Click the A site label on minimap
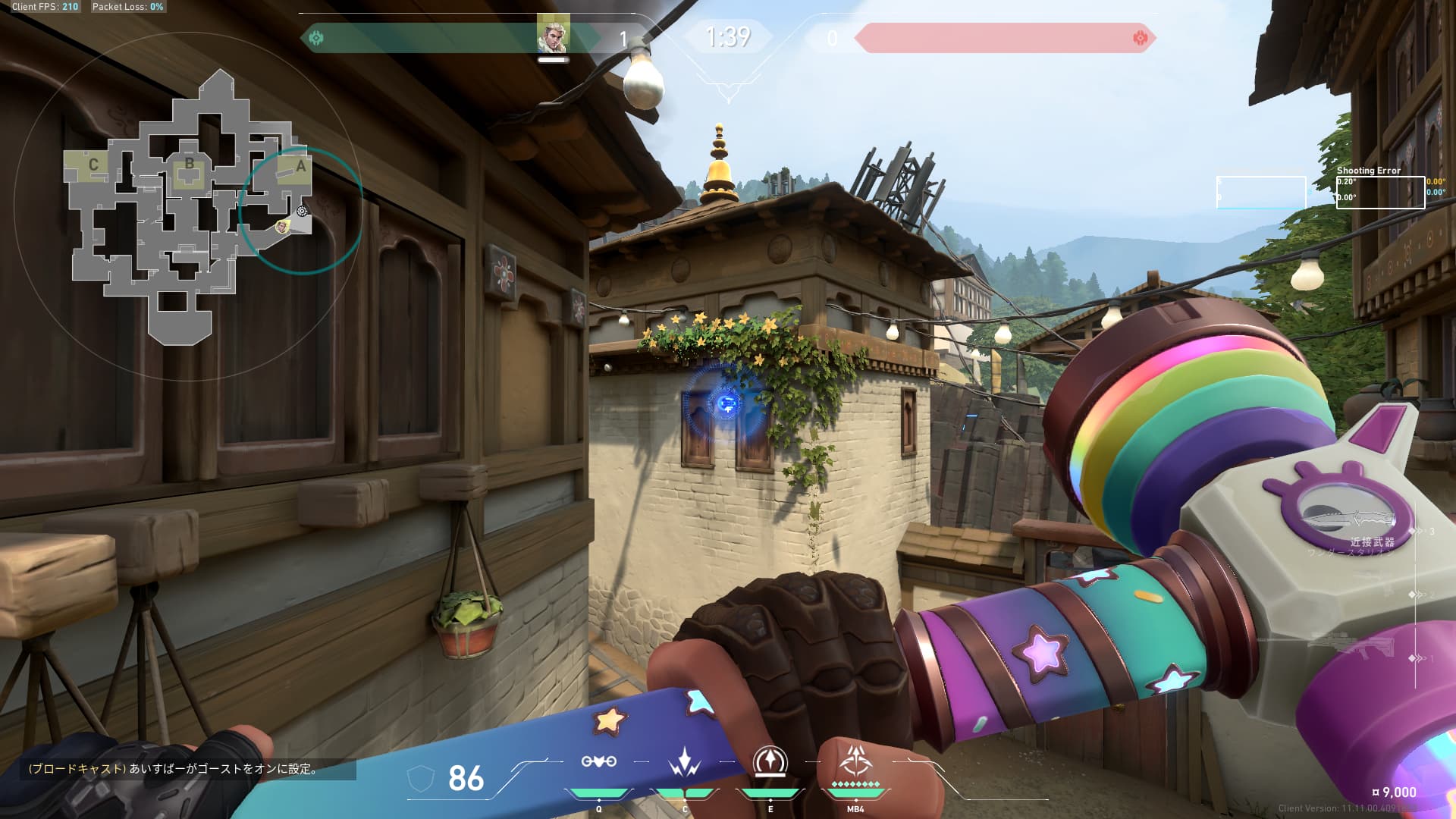The width and height of the screenshot is (1456, 819). click(x=300, y=166)
